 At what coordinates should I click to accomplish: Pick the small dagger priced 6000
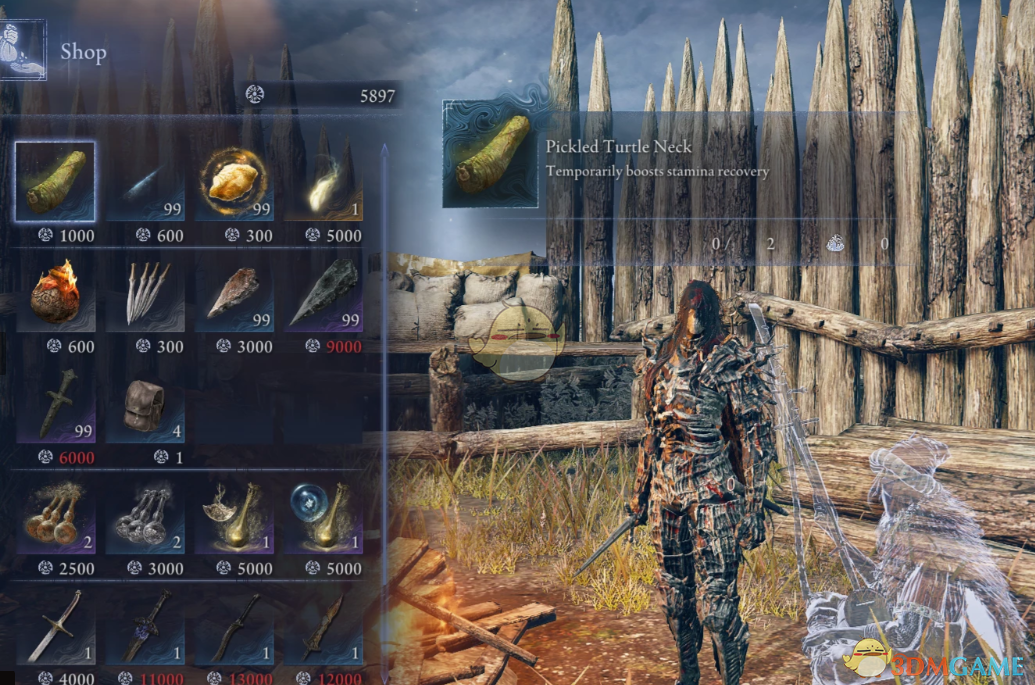55,403
